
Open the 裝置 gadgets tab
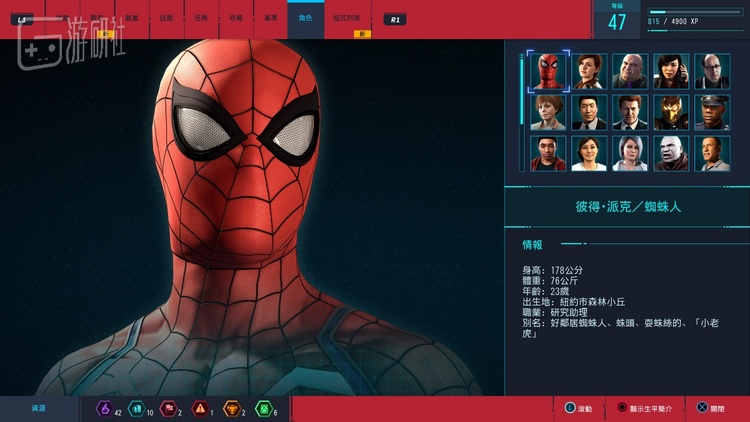click(x=130, y=18)
